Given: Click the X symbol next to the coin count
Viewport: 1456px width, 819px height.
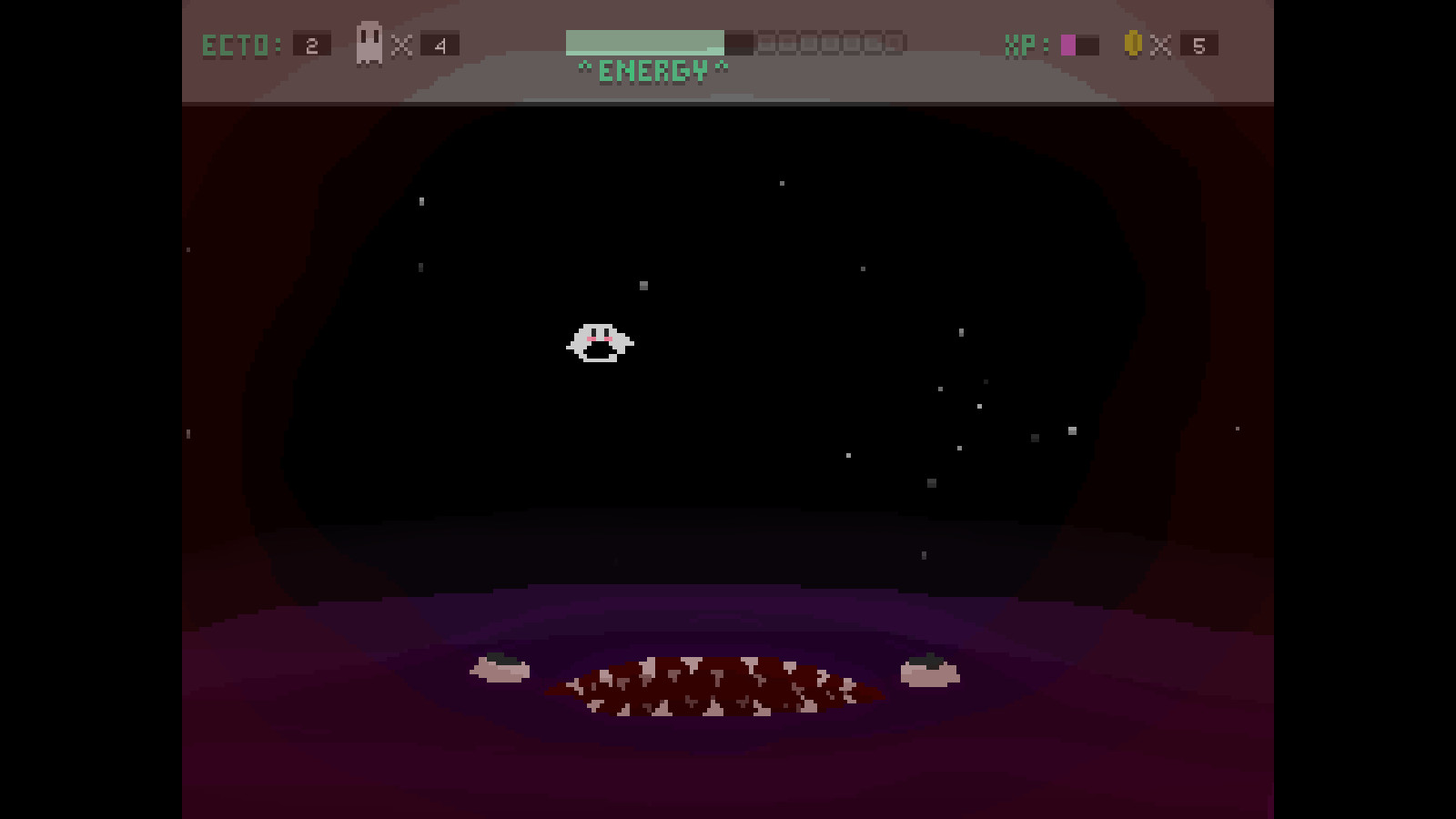Looking at the screenshot, I should [1159, 44].
